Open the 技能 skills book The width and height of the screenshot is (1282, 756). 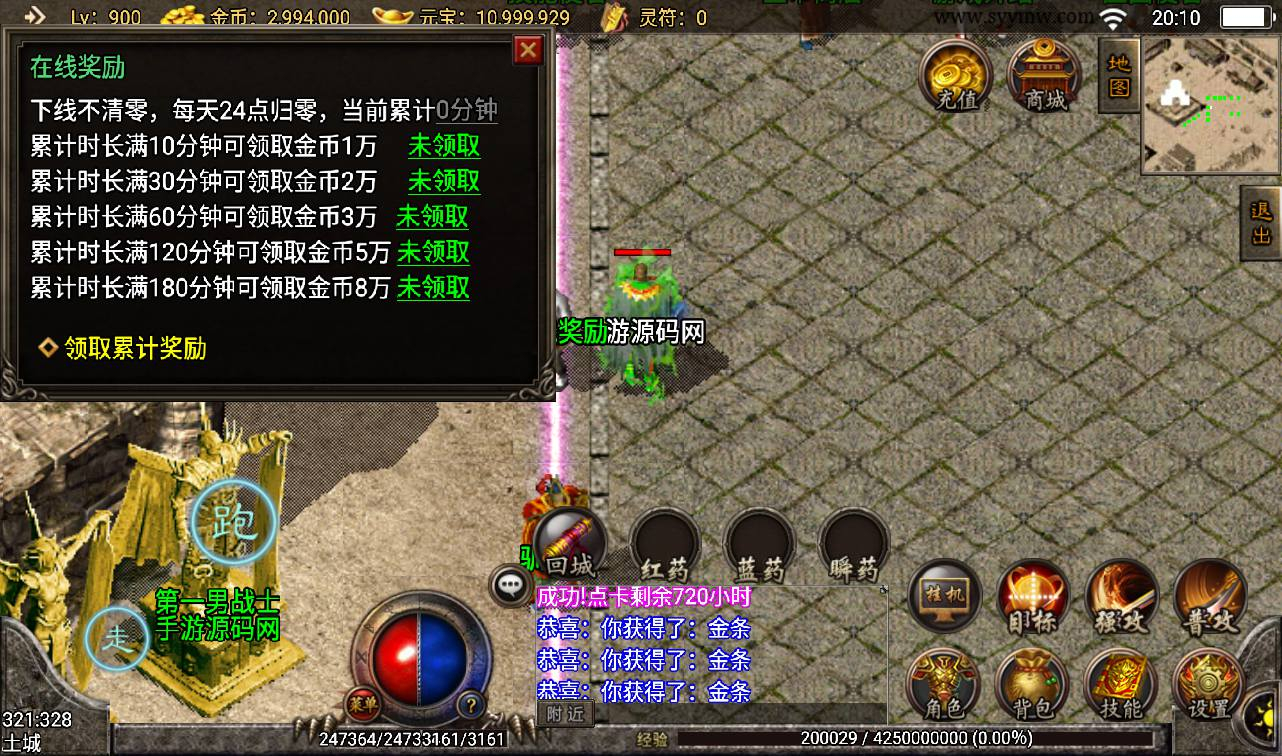[x=1120, y=685]
